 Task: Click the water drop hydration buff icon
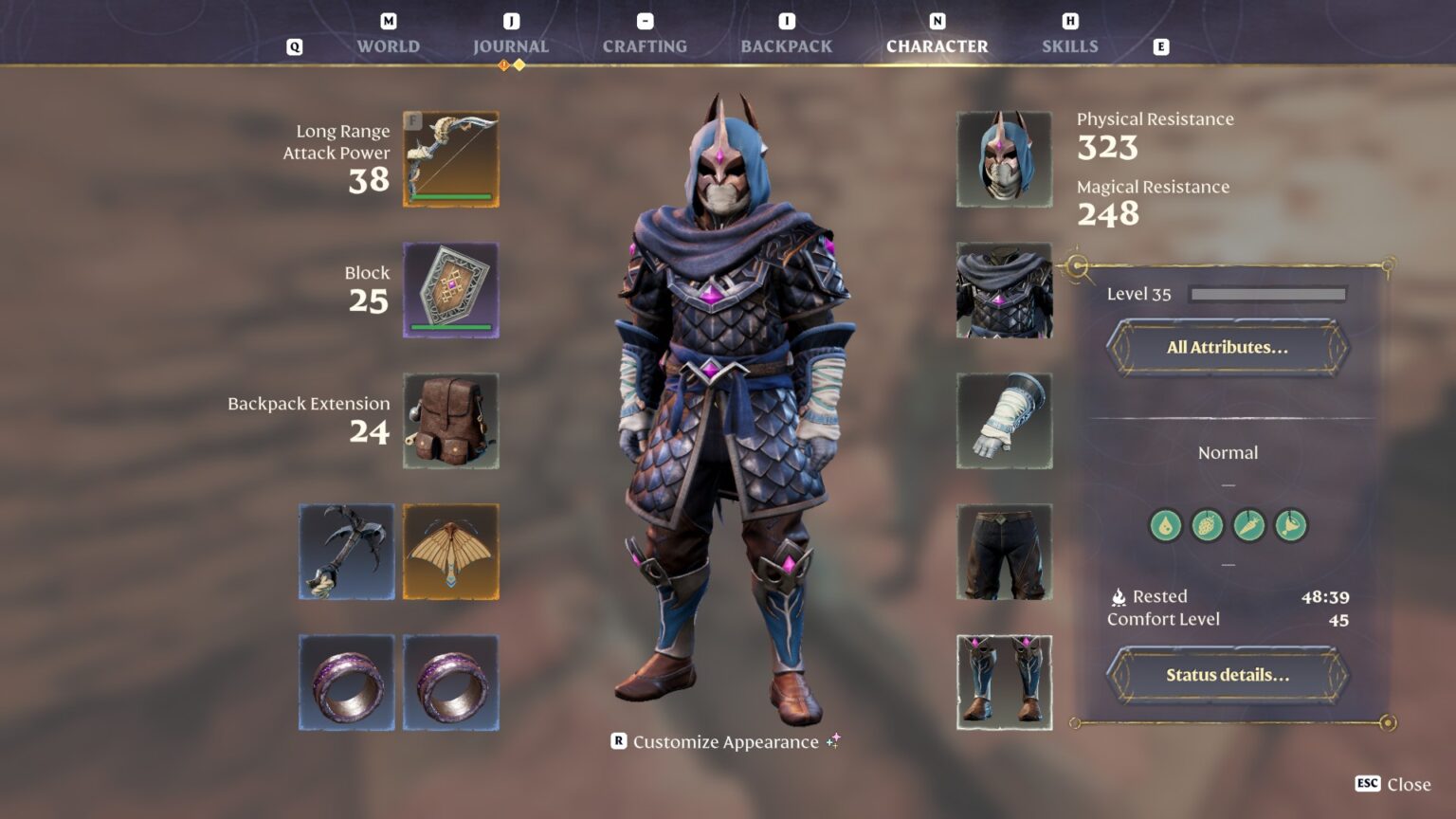pyautogui.click(x=1163, y=526)
